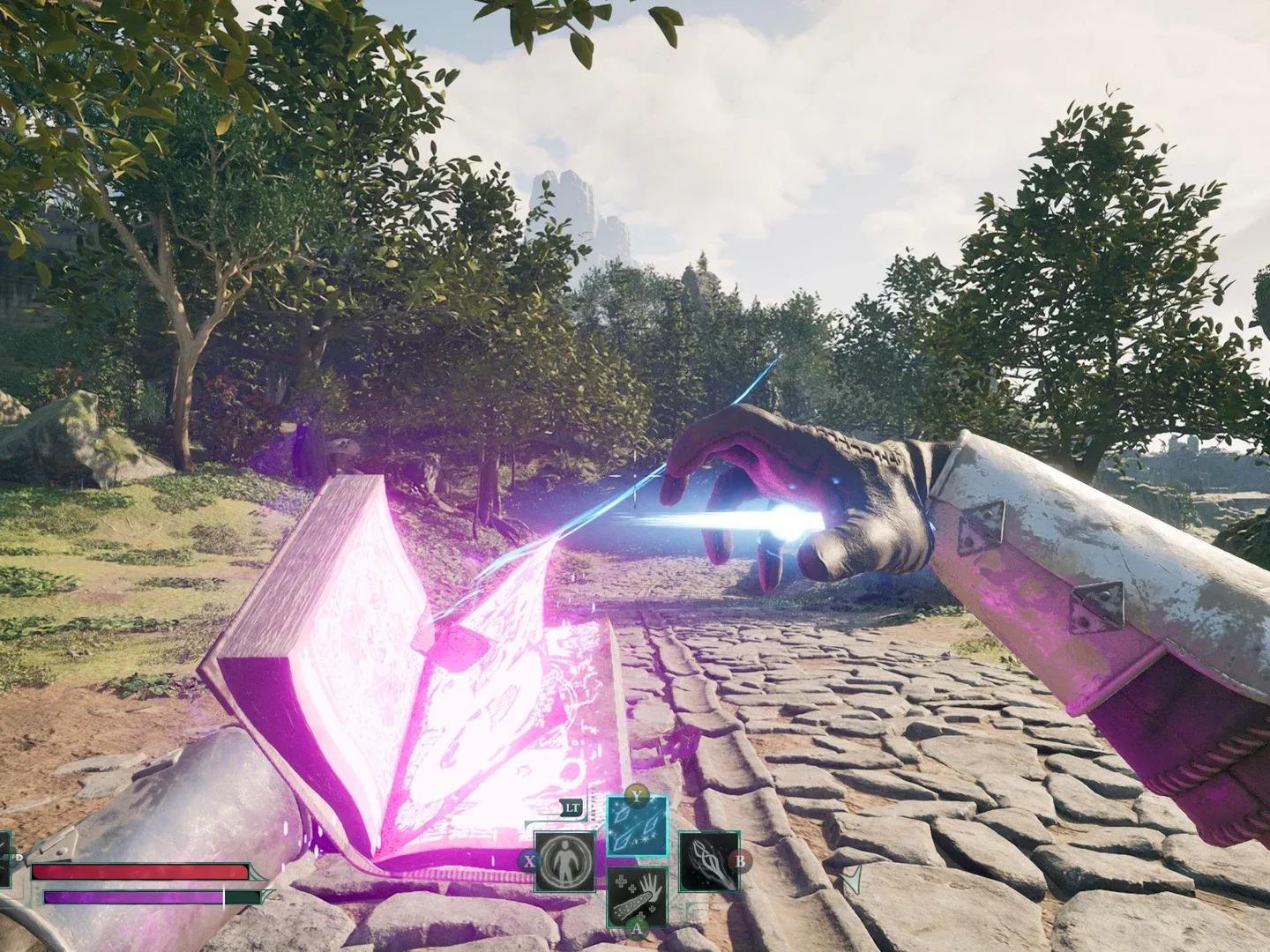
Task: Activate the circled human figure ability
Action: (564, 861)
